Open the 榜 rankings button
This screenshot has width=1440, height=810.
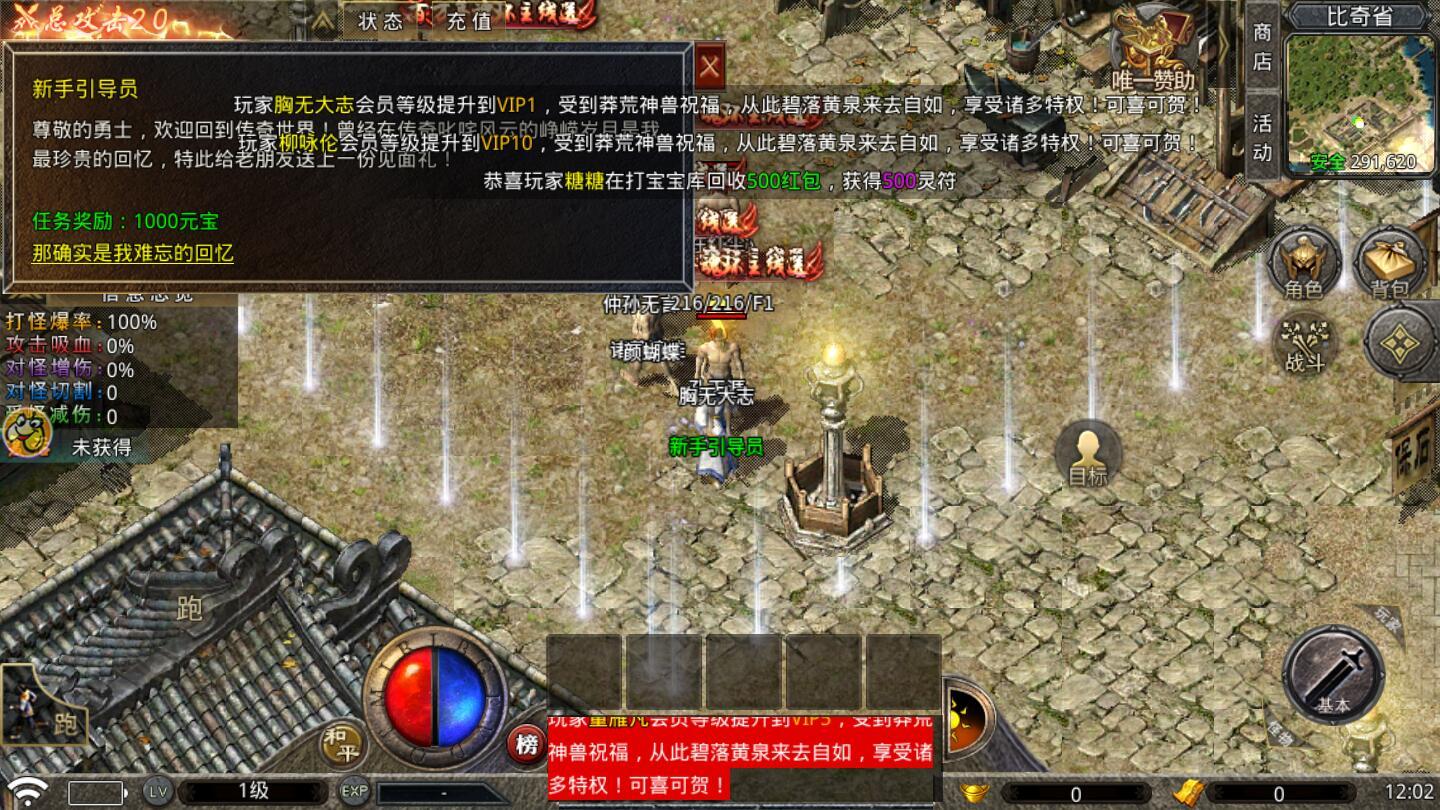click(x=524, y=741)
